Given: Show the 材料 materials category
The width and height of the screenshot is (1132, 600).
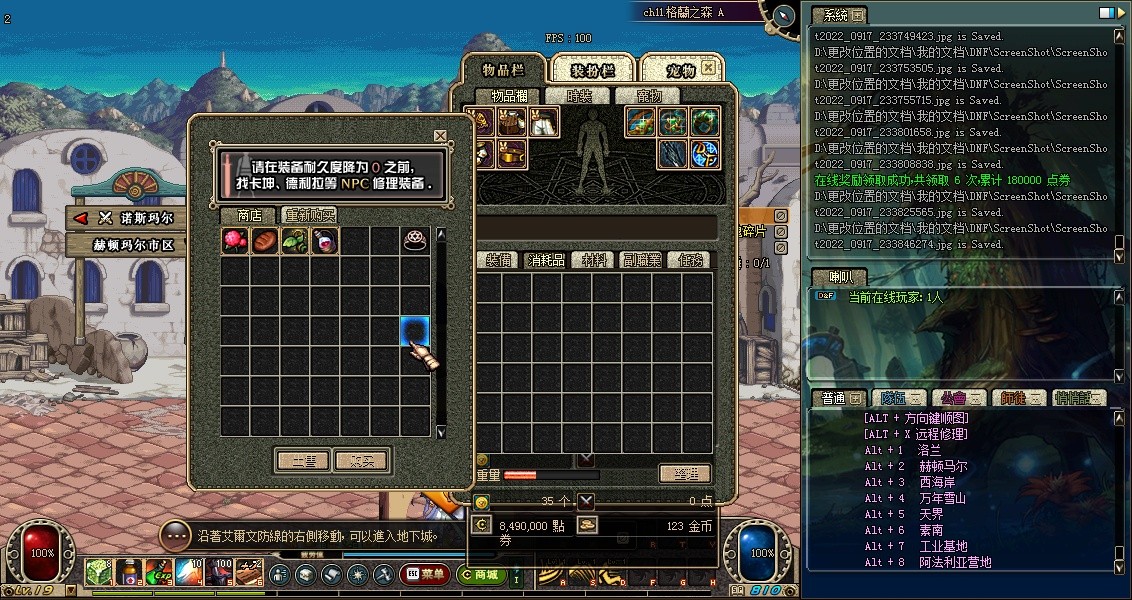Looking at the screenshot, I should tap(595, 260).
